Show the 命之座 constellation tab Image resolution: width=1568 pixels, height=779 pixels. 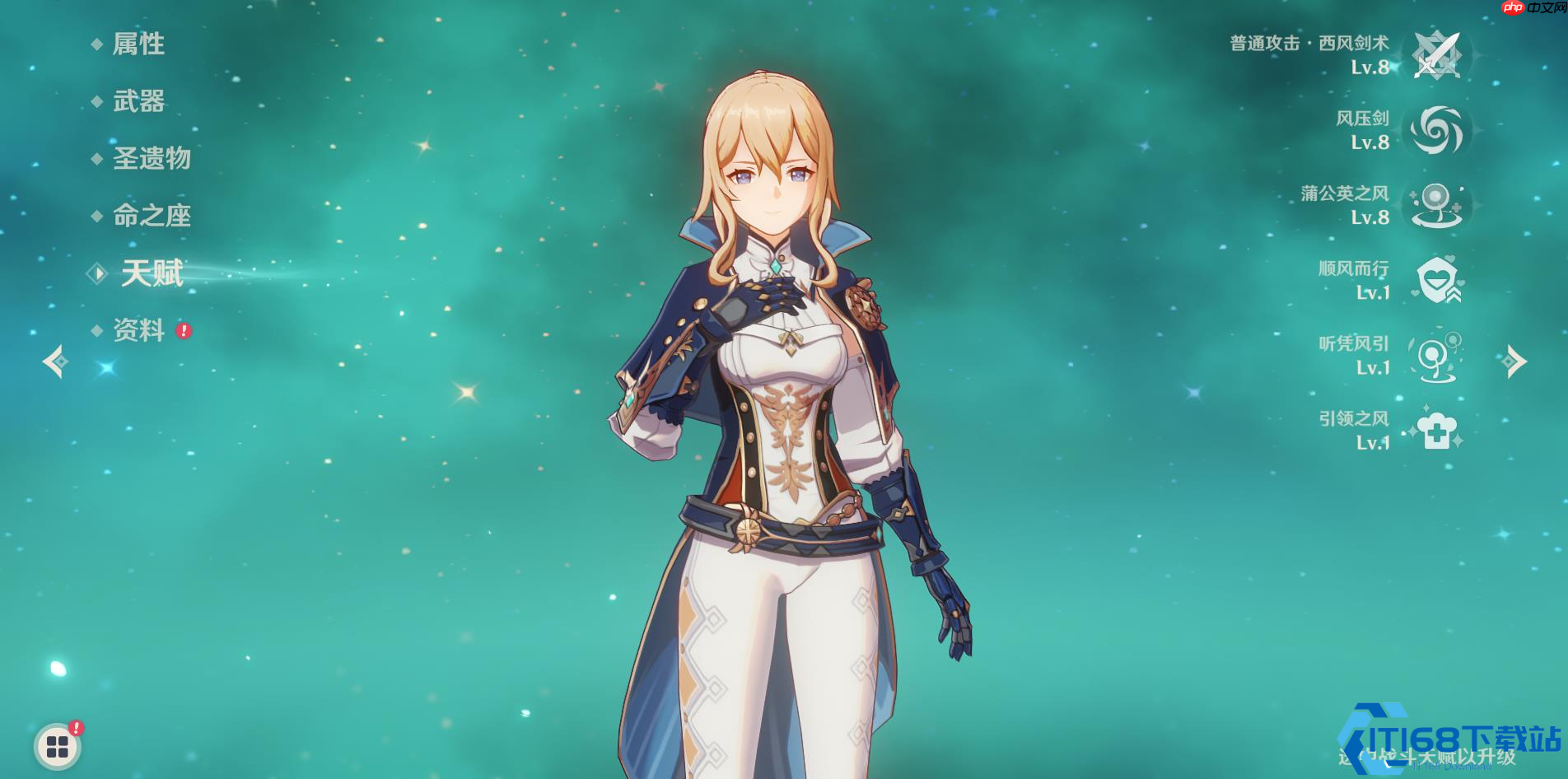tap(152, 216)
